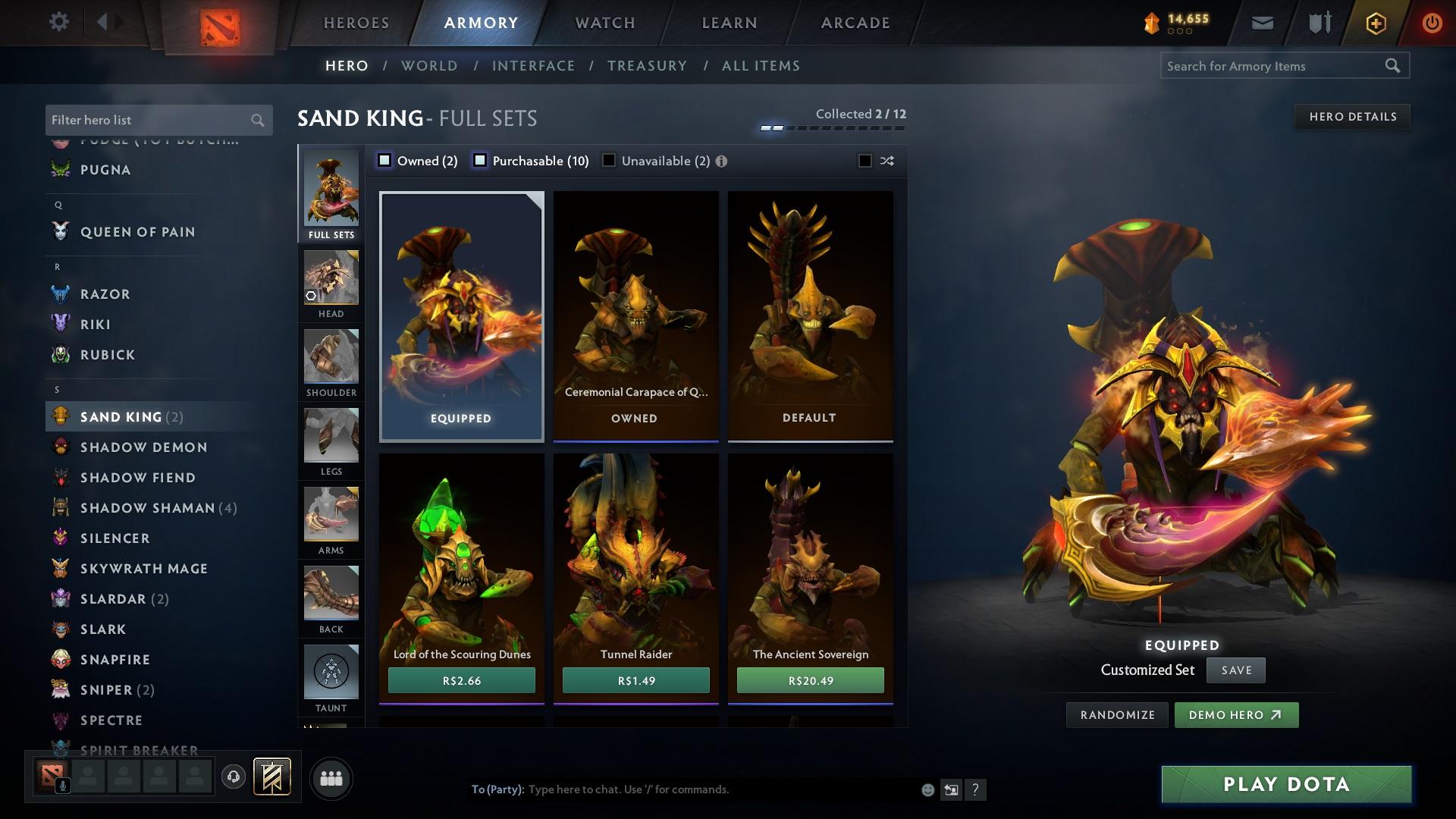Open the Armory Plus hexagon icon

click(x=1375, y=23)
